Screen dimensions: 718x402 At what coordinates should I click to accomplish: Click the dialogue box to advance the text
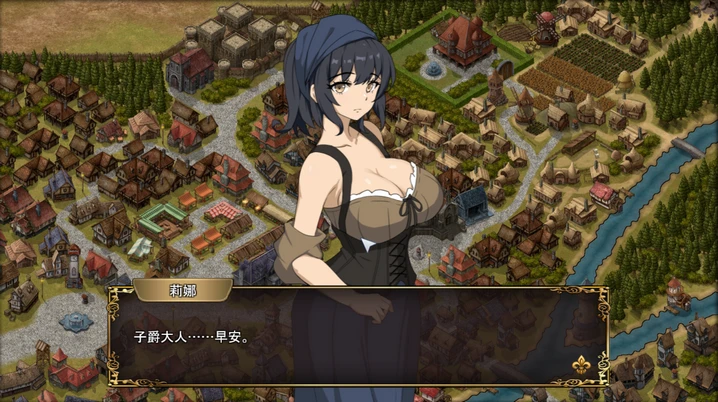pyautogui.click(x=358, y=340)
